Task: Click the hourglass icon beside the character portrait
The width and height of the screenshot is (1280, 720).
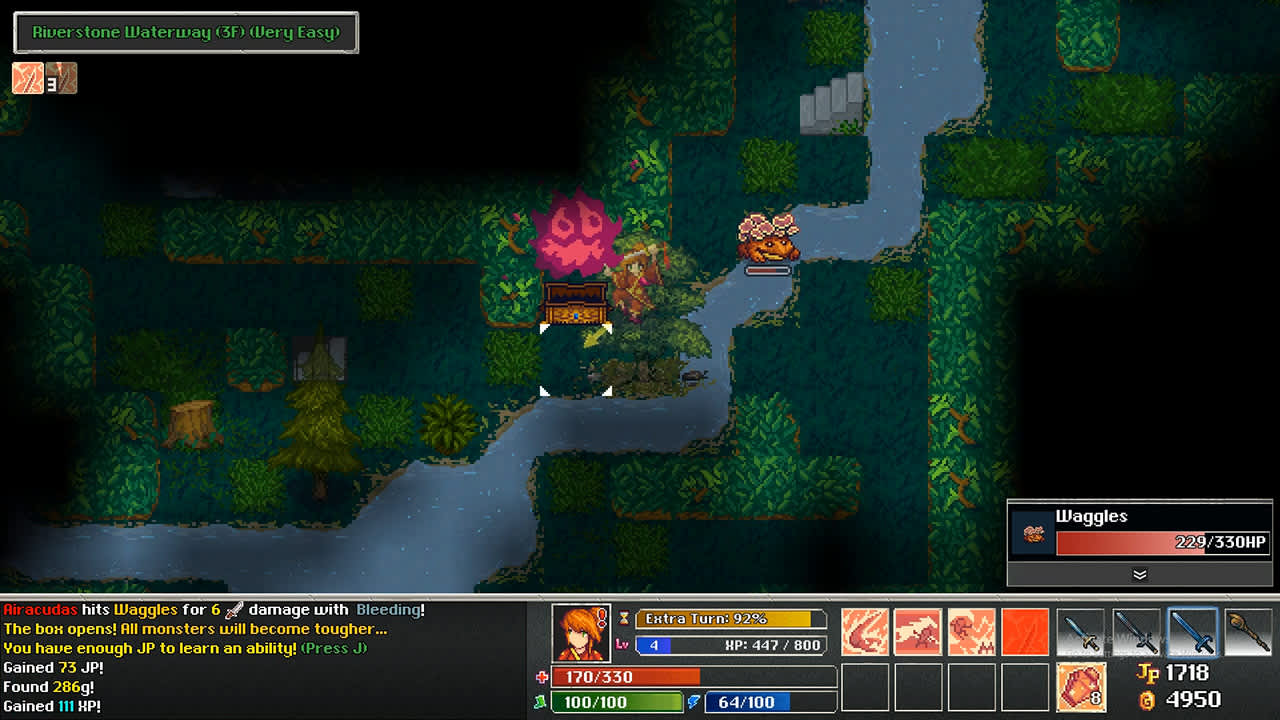Action: 624,618
